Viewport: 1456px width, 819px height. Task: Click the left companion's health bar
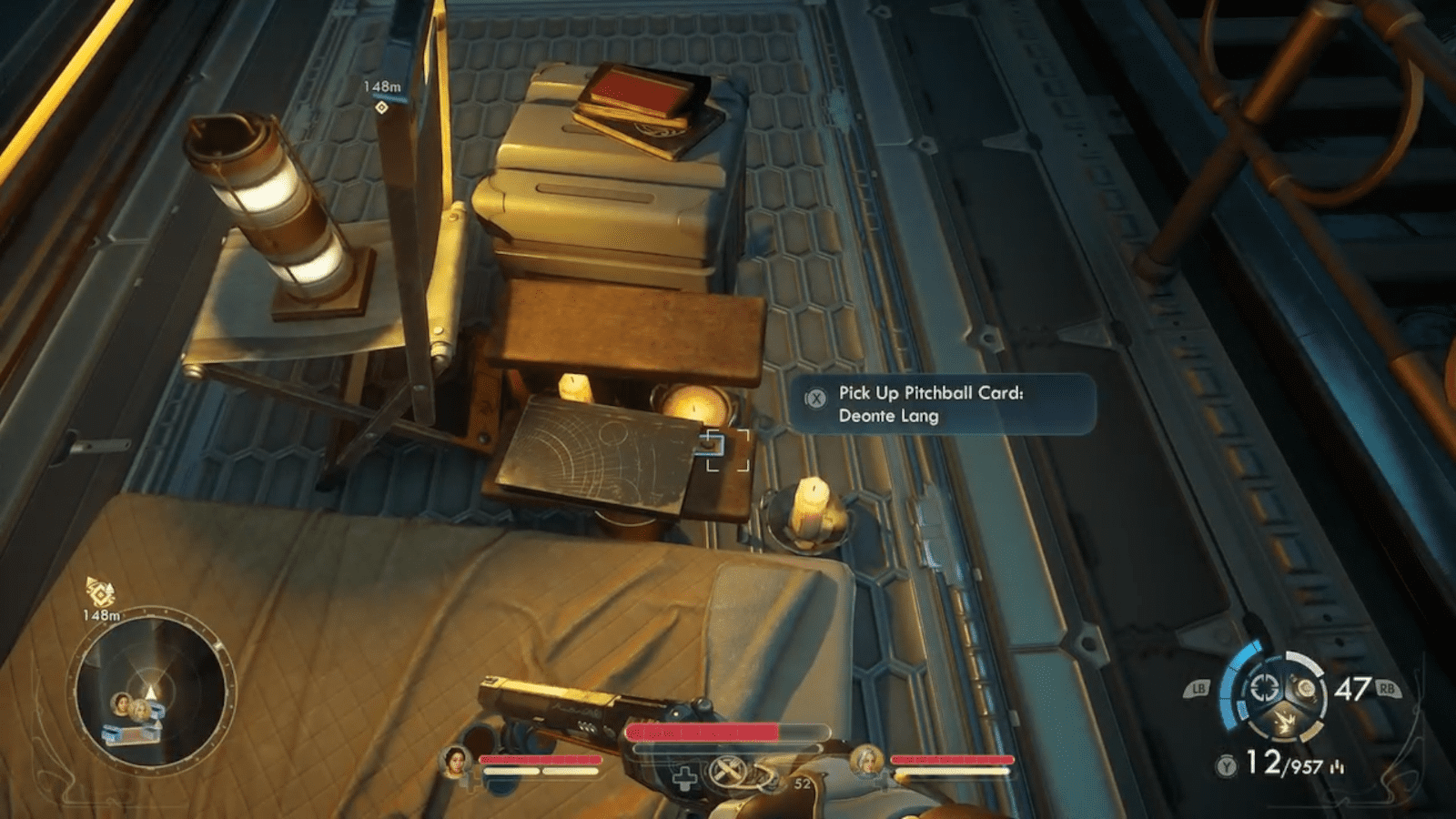point(541,759)
